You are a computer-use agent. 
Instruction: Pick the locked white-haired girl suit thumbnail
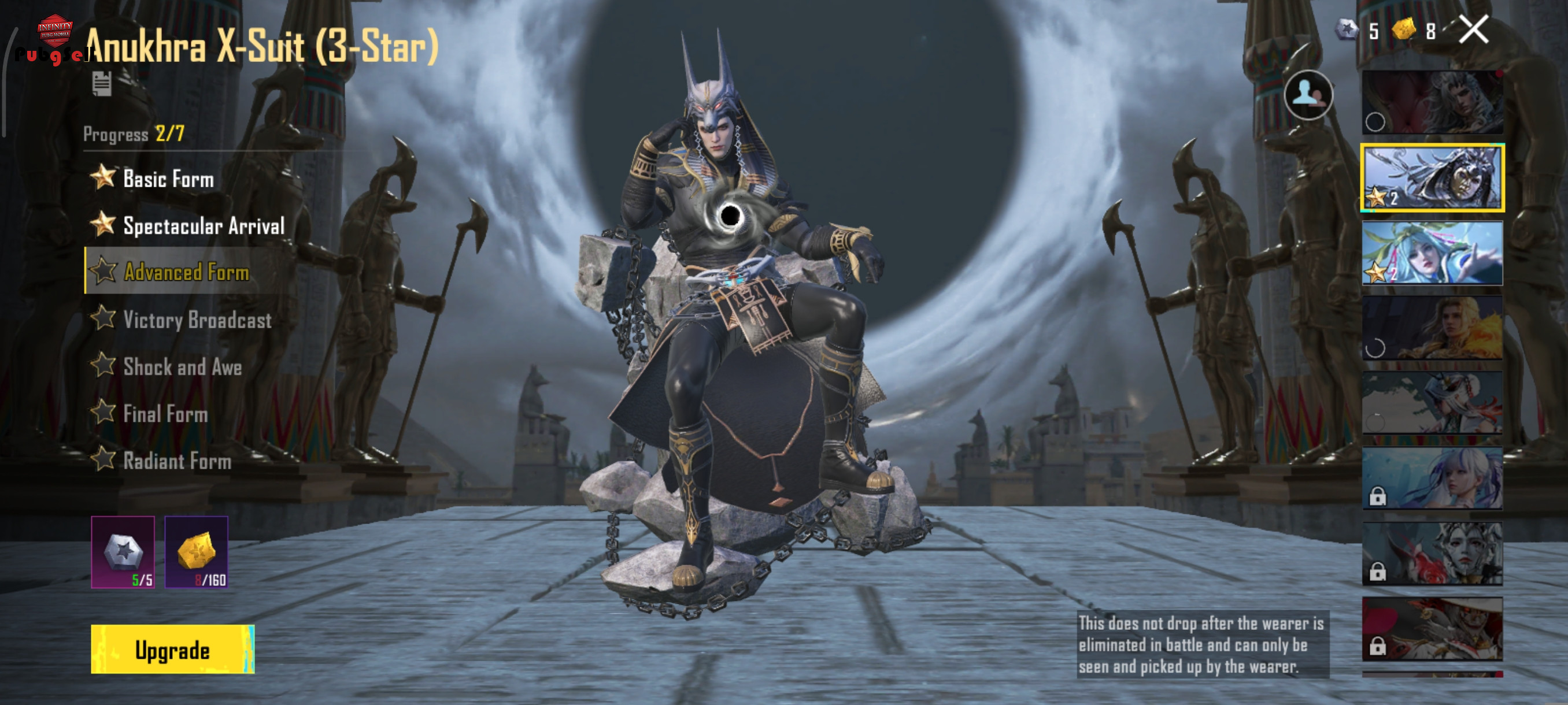click(1432, 478)
